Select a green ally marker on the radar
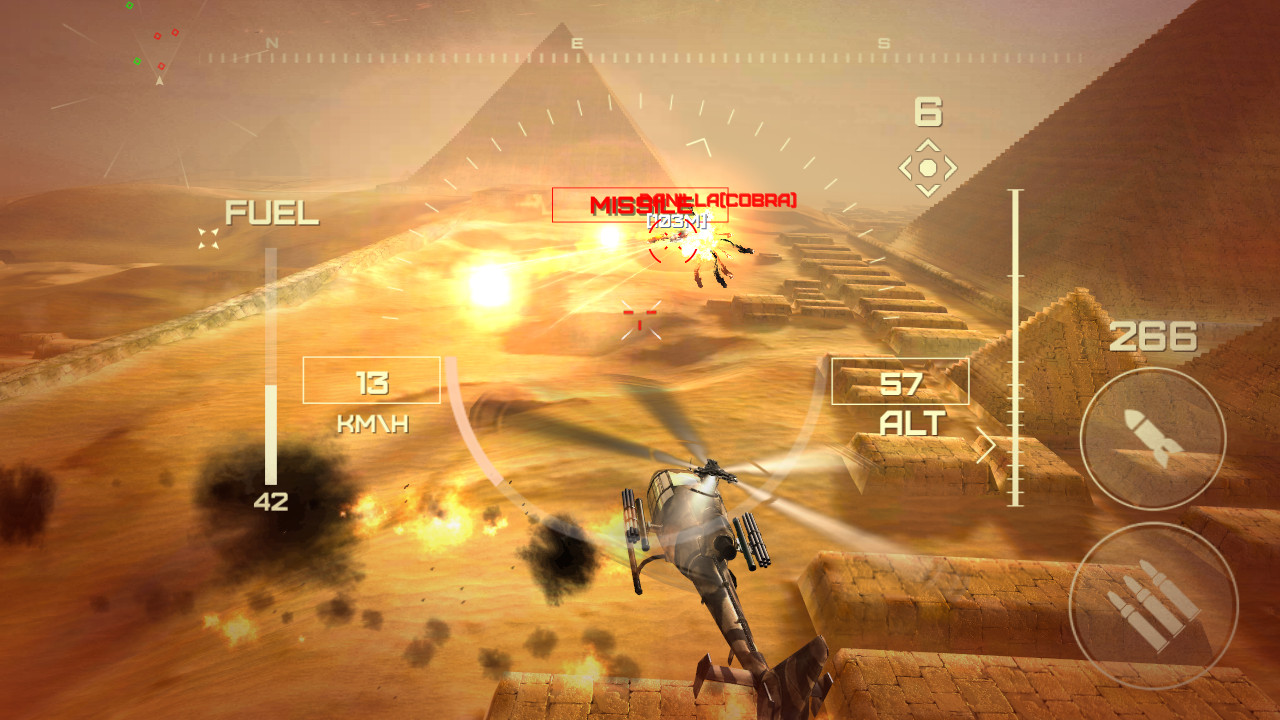1280x720 pixels. point(137,61)
